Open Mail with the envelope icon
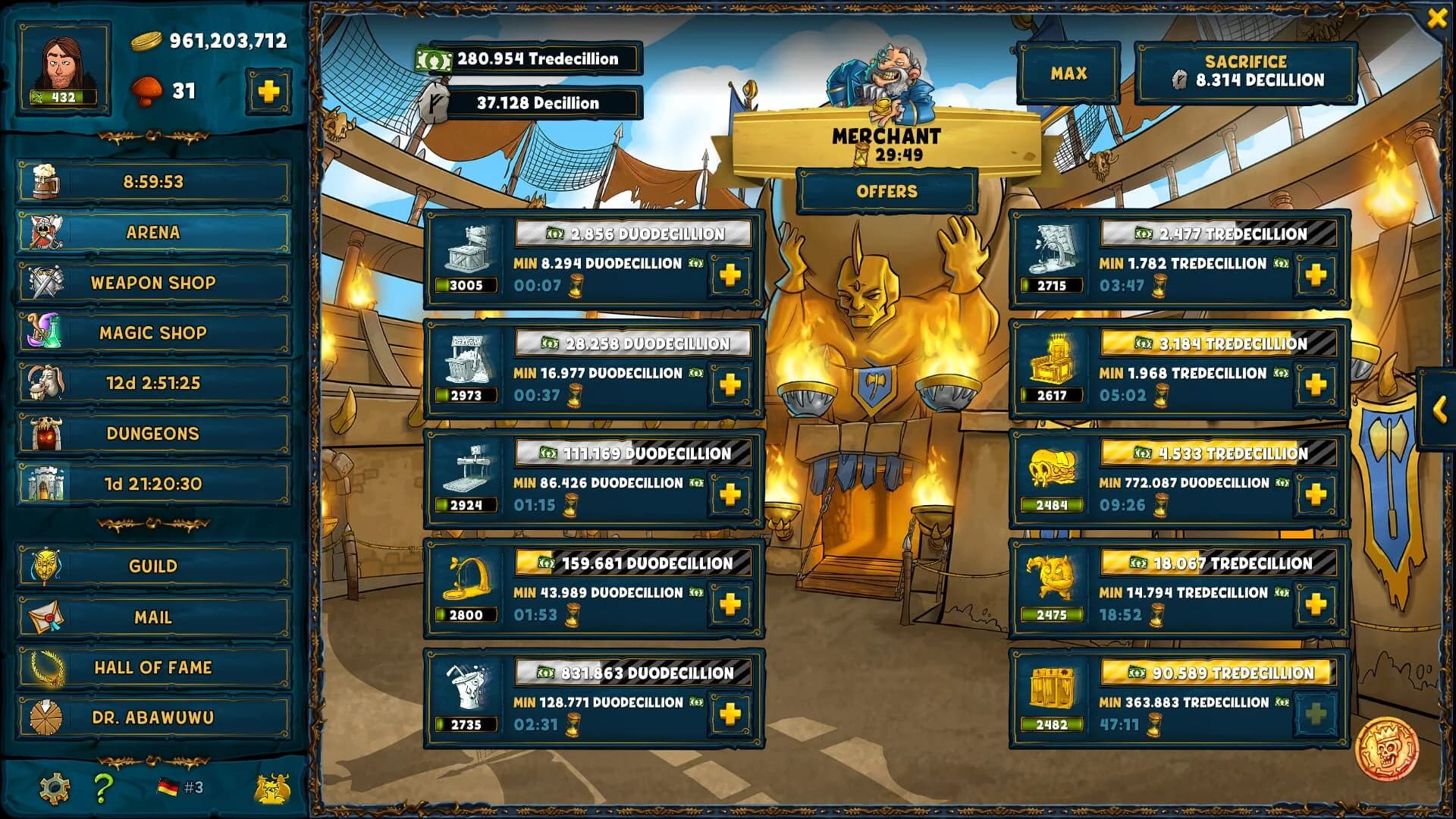 [47, 617]
